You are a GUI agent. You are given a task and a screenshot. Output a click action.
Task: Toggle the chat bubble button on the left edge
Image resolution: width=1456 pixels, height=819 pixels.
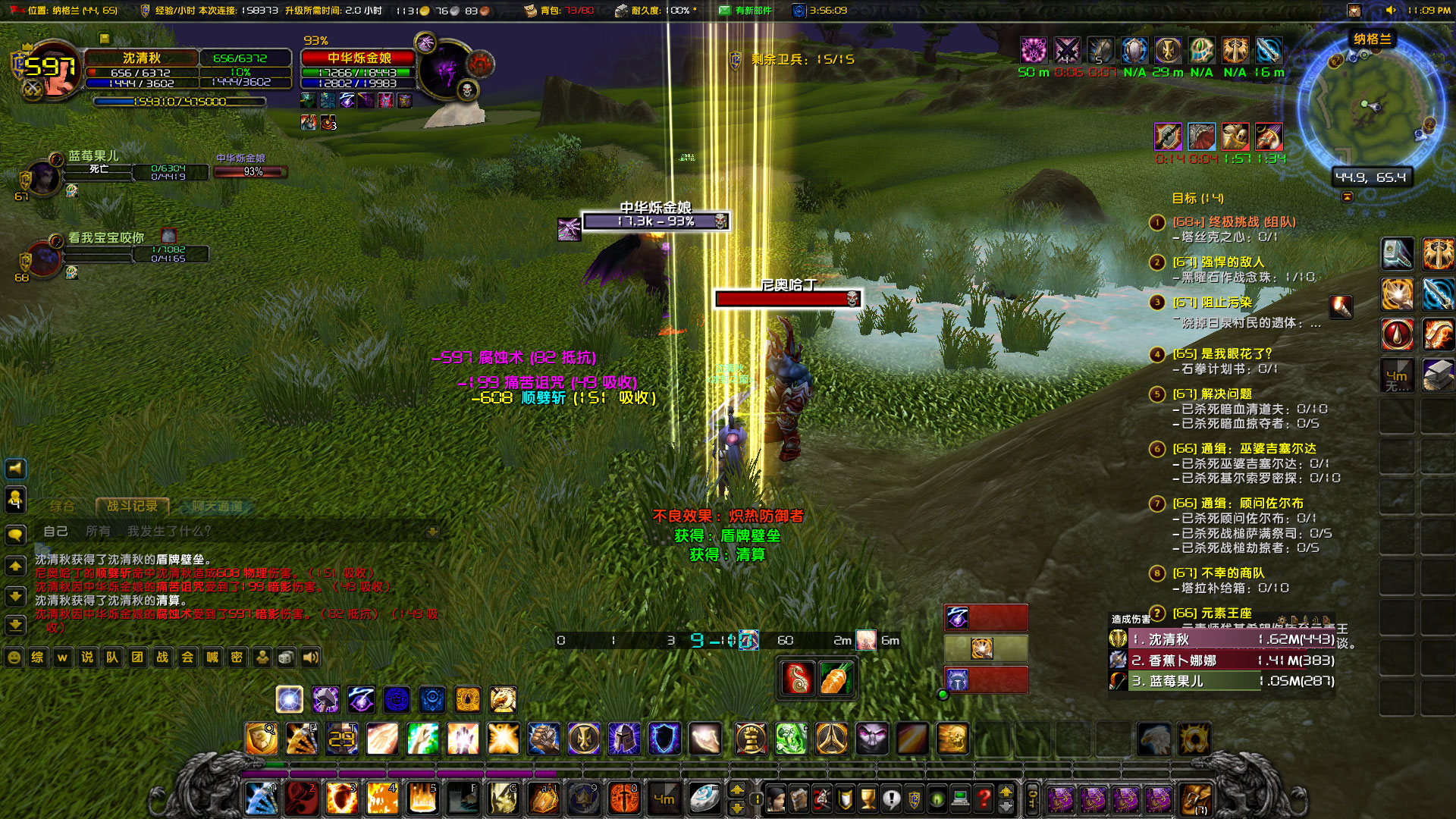[14, 535]
